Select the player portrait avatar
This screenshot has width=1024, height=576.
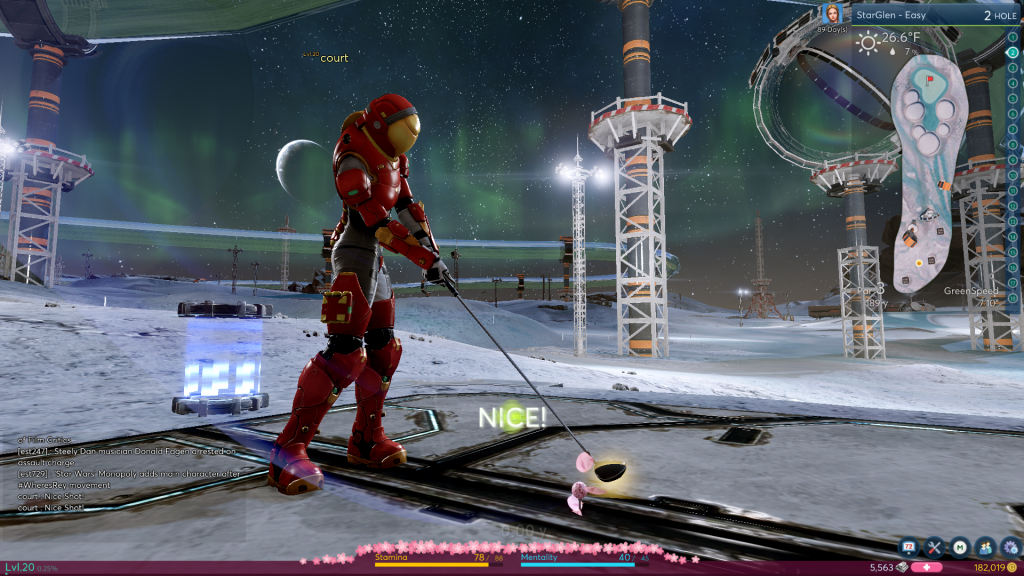pos(831,15)
